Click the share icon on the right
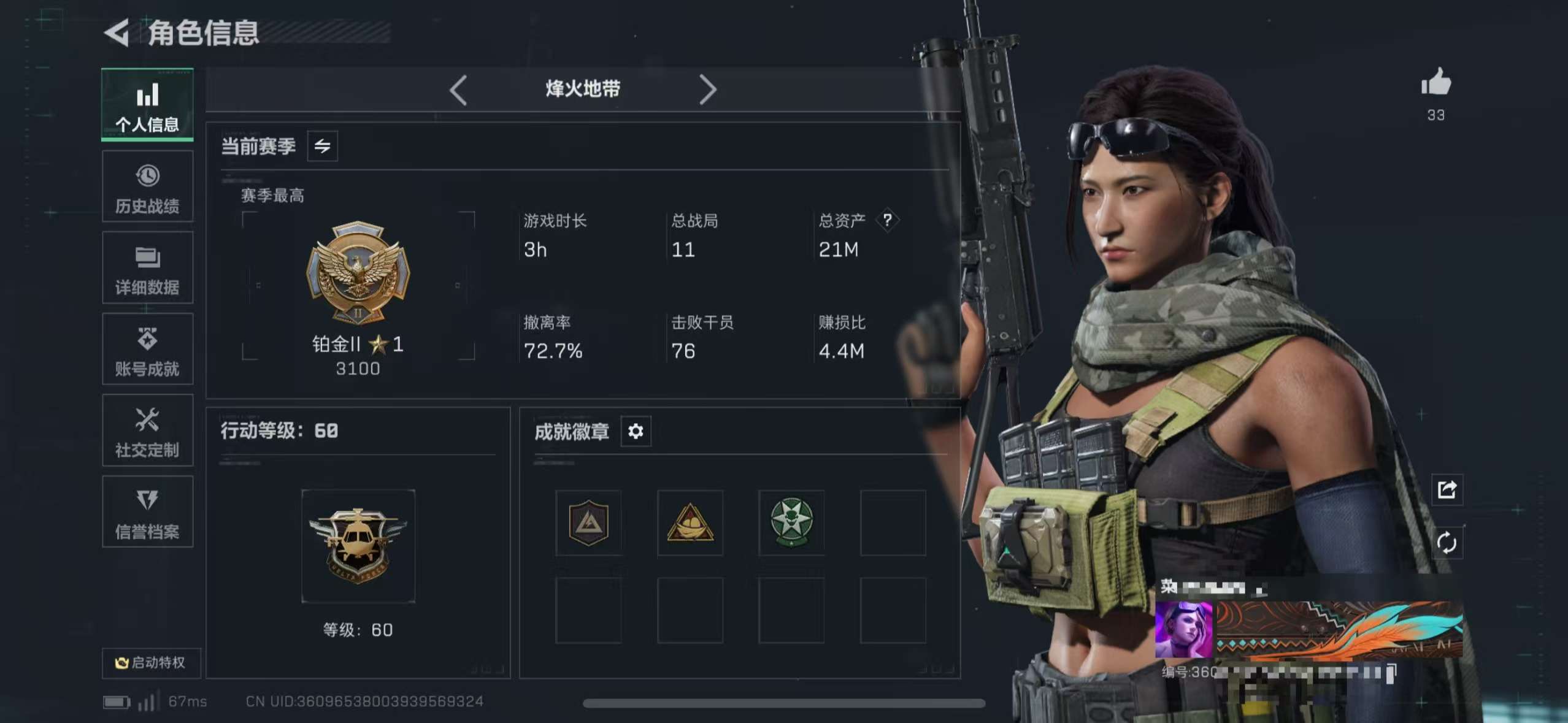 pos(1448,490)
